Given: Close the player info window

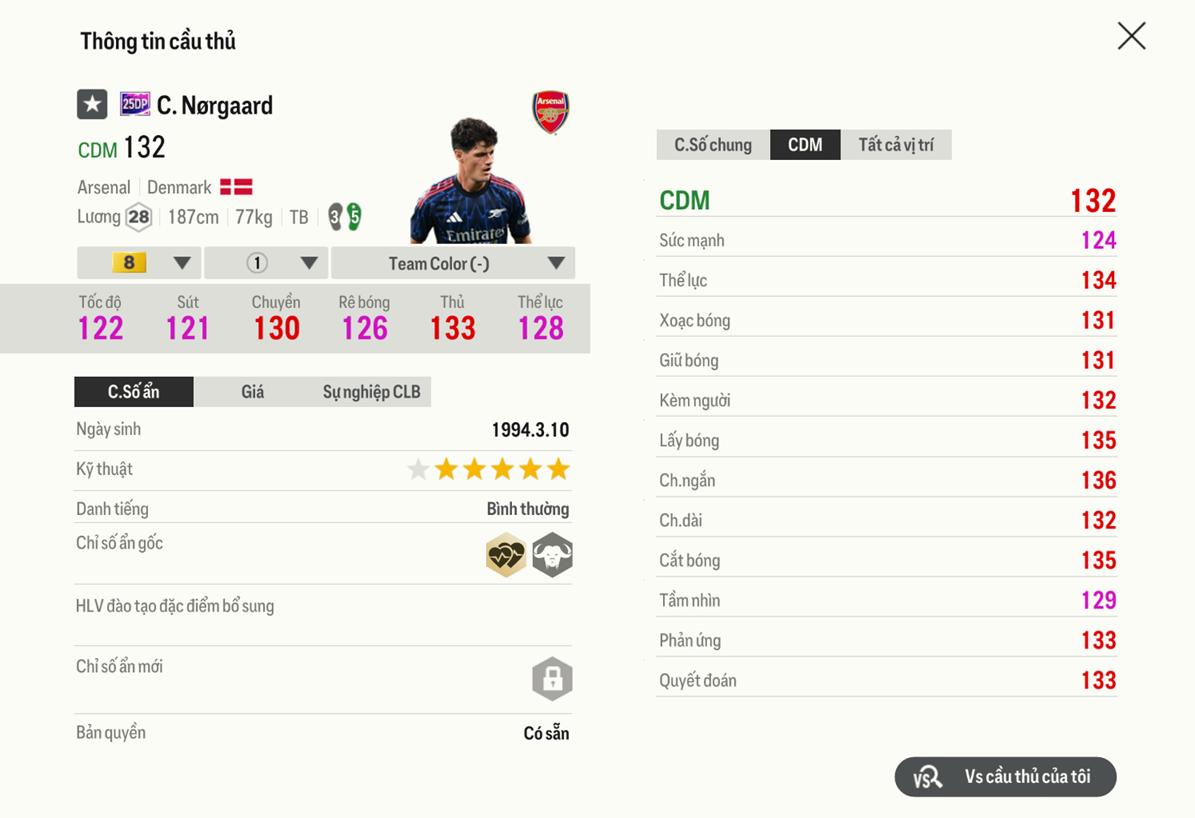Looking at the screenshot, I should pyautogui.click(x=1131, y=37).
